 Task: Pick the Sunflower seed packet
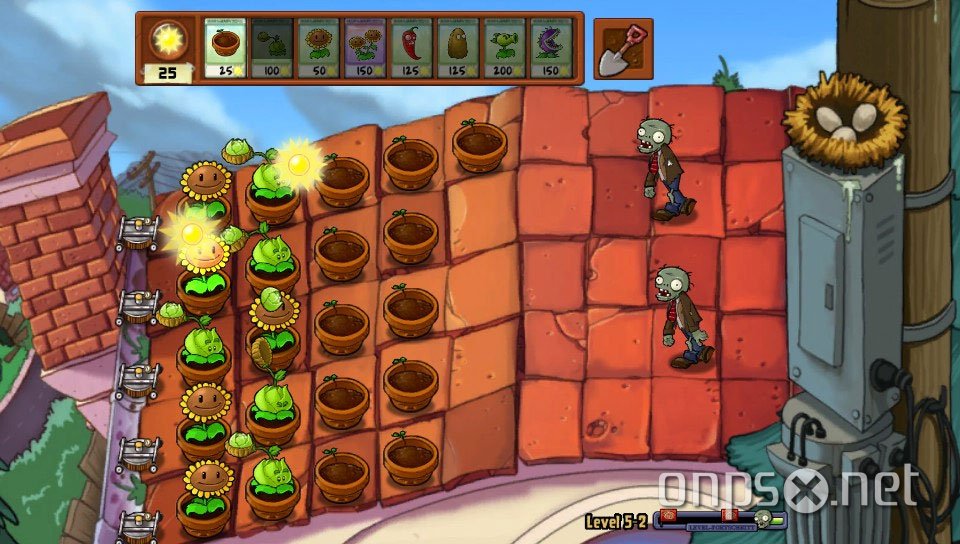[x=318, y=47]
